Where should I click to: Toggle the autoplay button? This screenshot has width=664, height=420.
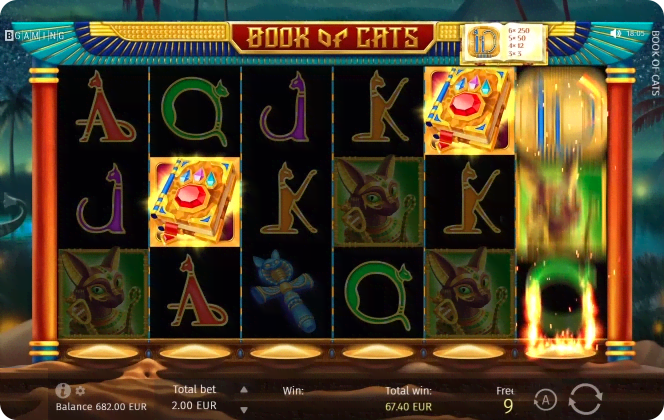point(545,398)
